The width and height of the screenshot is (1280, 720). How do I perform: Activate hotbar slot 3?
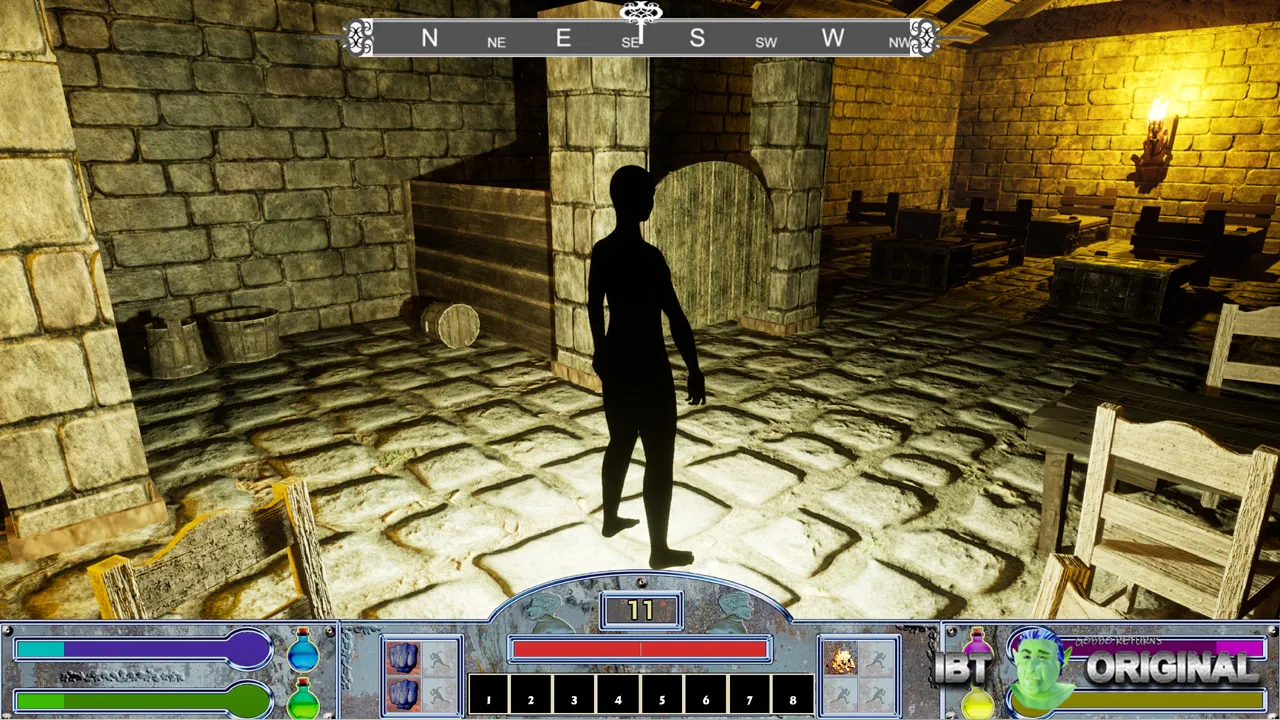(x=575, y=695)
